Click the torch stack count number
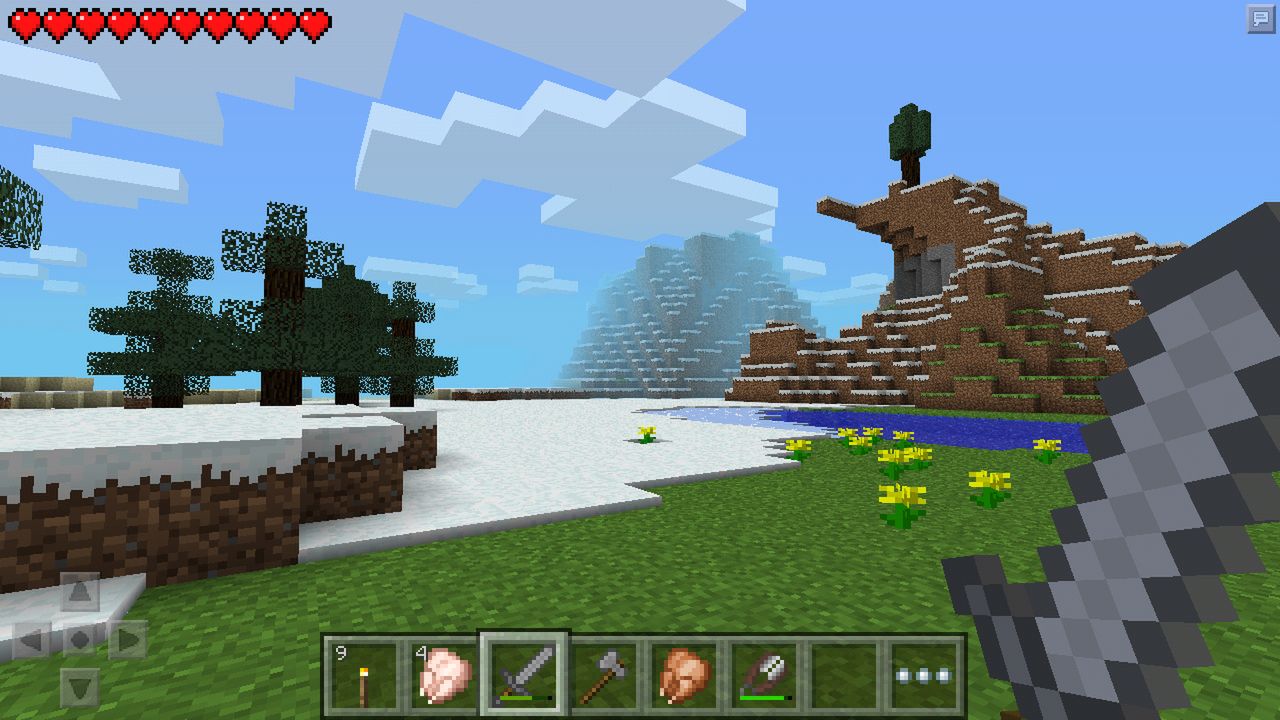This screenshot has width=1280, height=720. pos(340,650)
